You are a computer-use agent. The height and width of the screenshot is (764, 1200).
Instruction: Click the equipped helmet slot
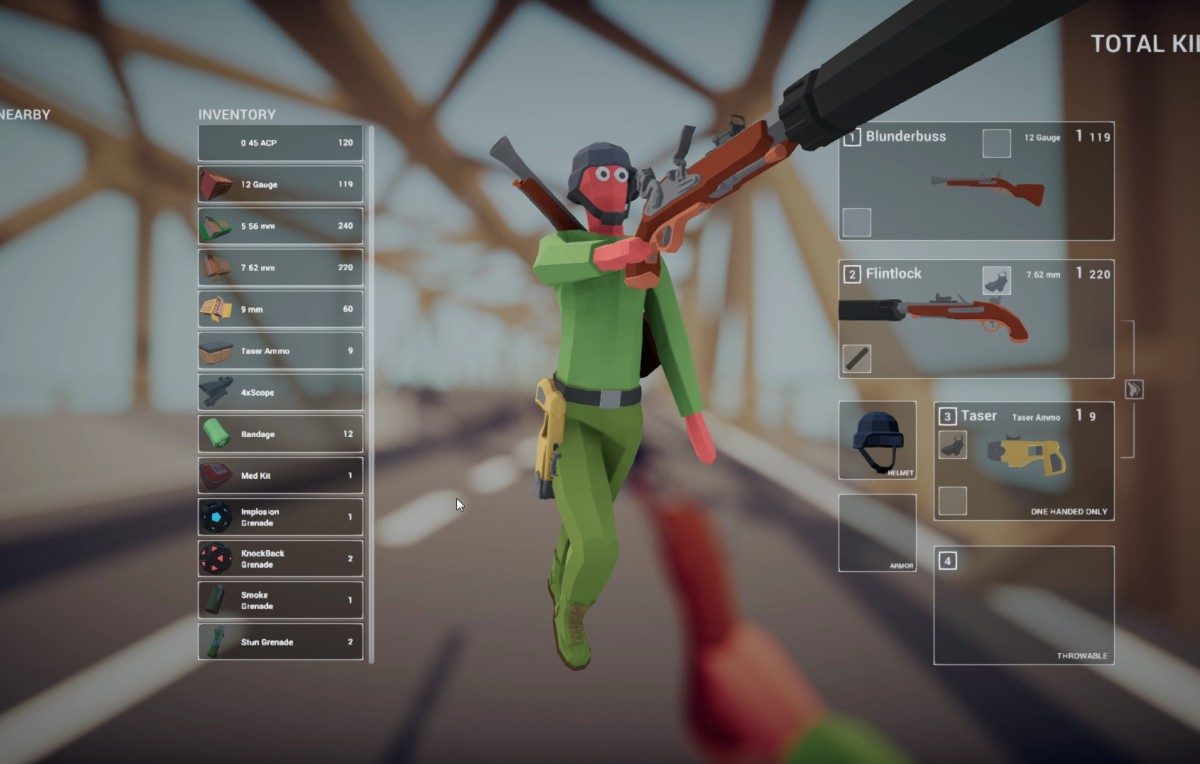tap(877, 440)
